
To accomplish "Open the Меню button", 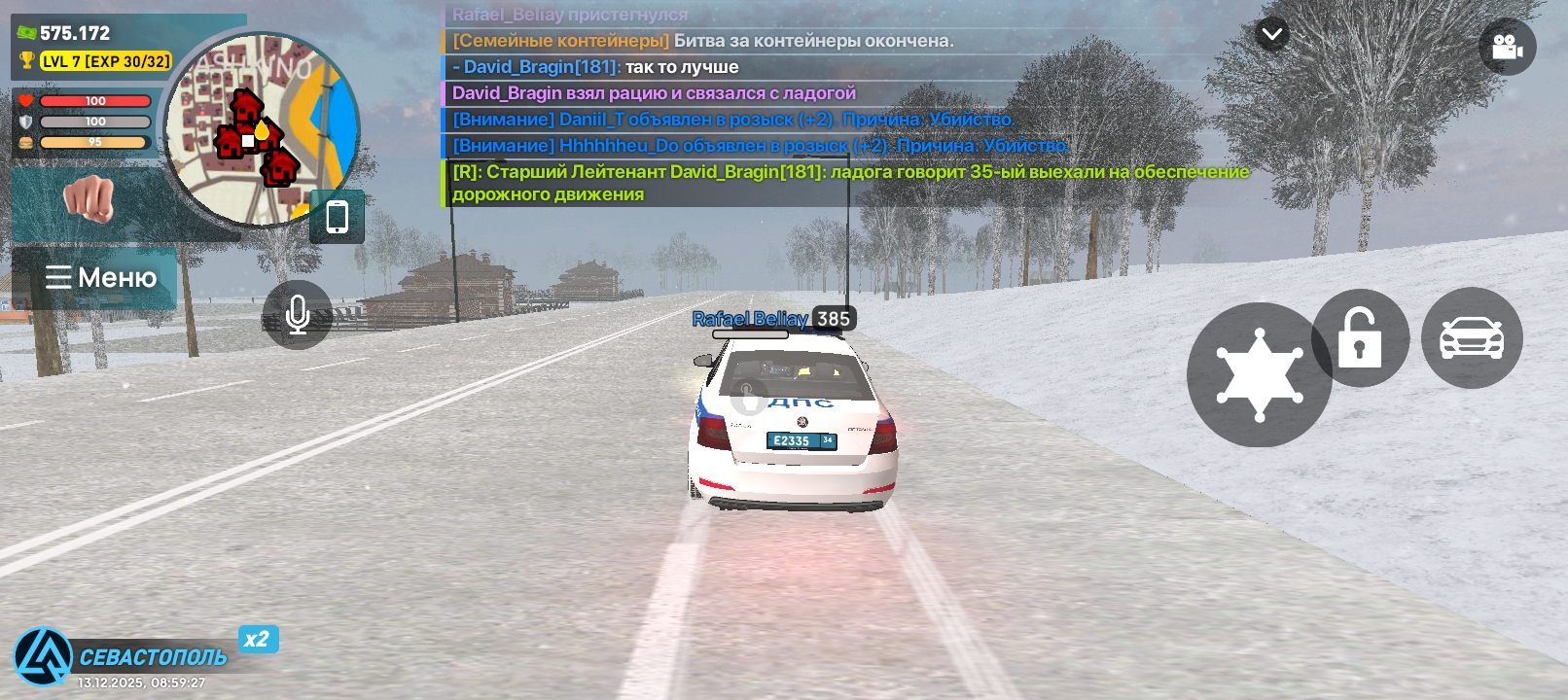I will point(100,278).
